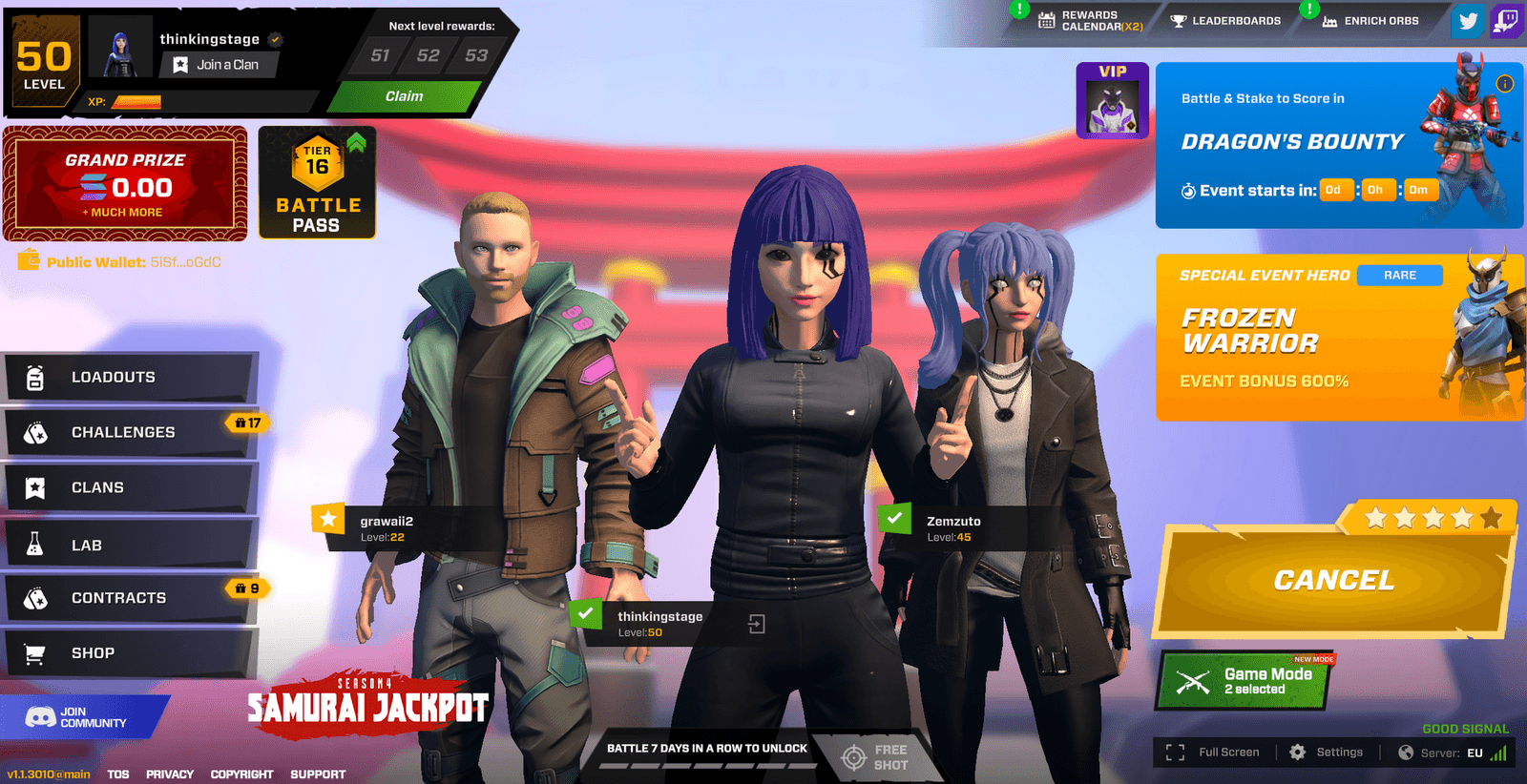Open the Lab from the sidebar flask icon

[x=35, y=544]
